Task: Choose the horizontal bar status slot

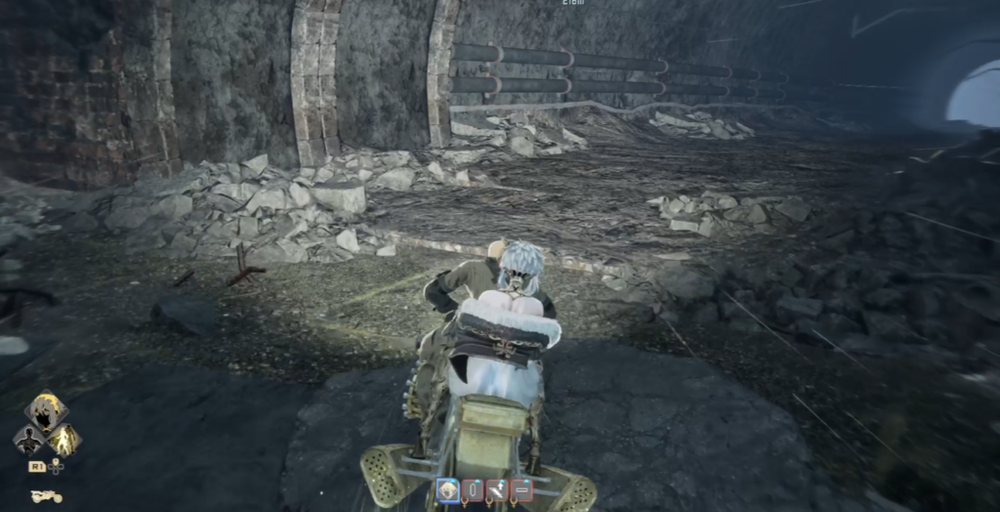Action: (x=520, y=490)
